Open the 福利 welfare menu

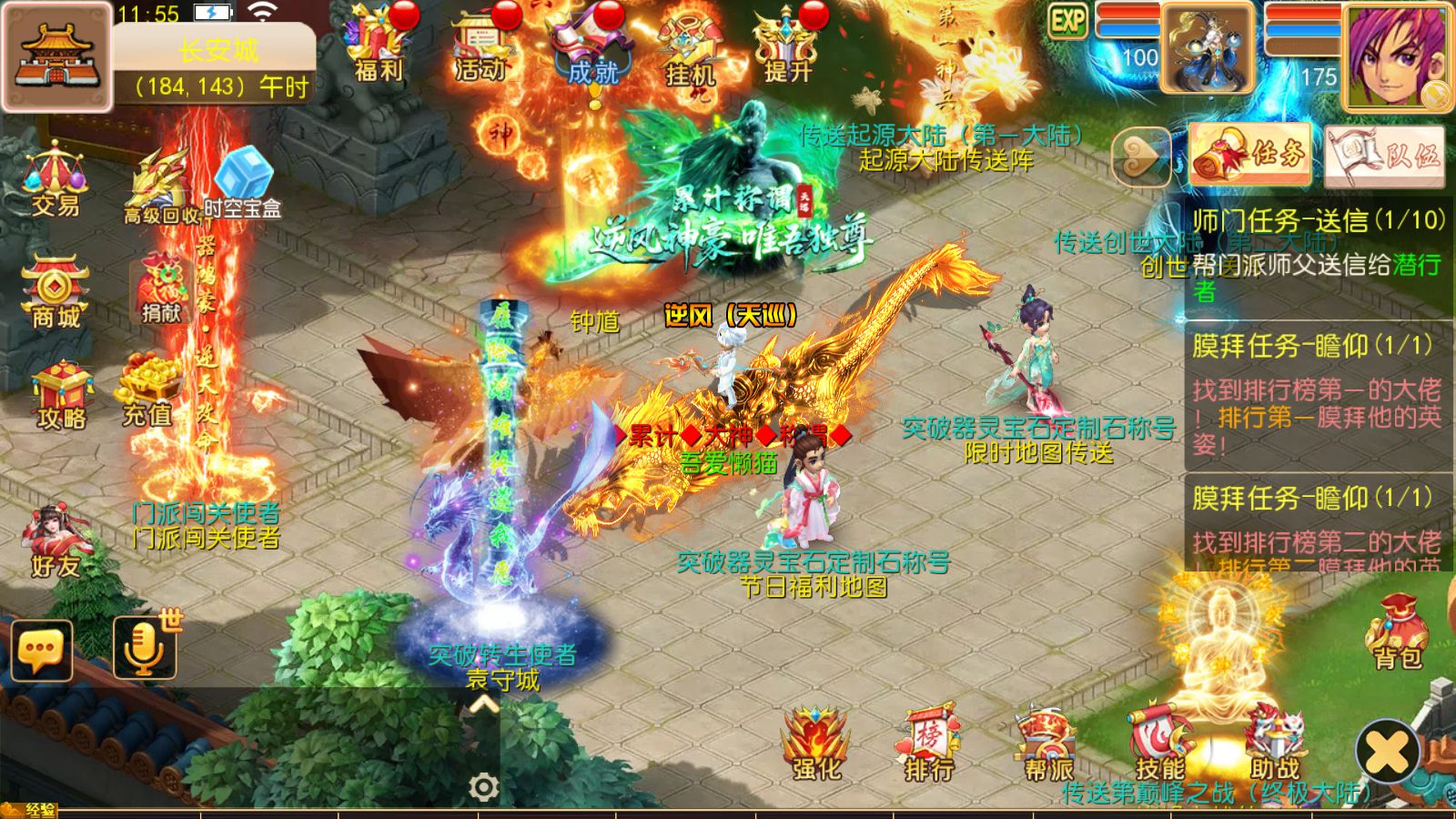coord(378,45)
